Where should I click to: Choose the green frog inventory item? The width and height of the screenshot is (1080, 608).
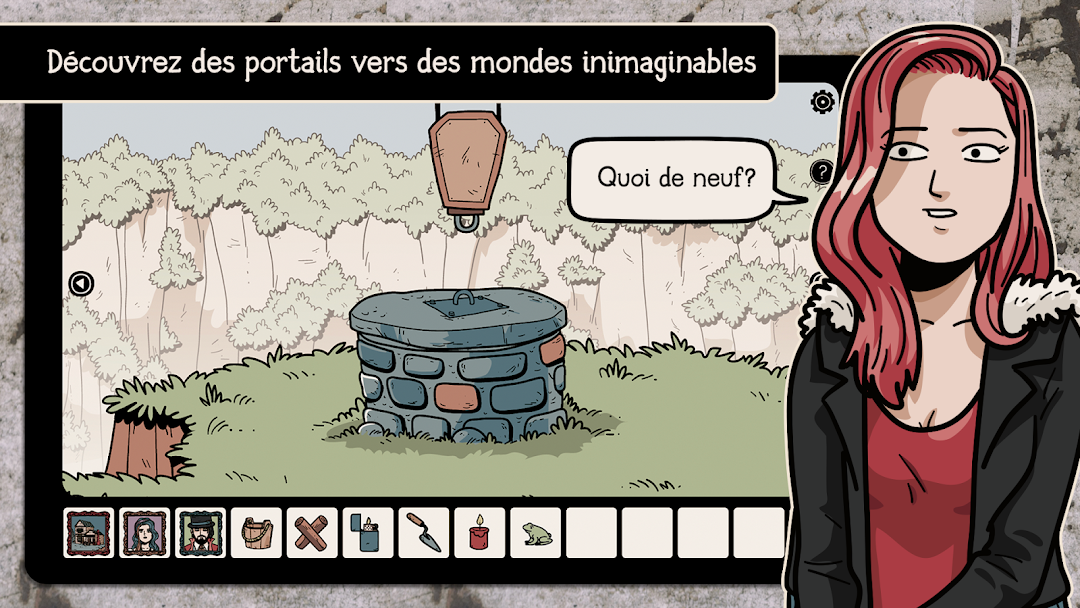coord(535,533)
